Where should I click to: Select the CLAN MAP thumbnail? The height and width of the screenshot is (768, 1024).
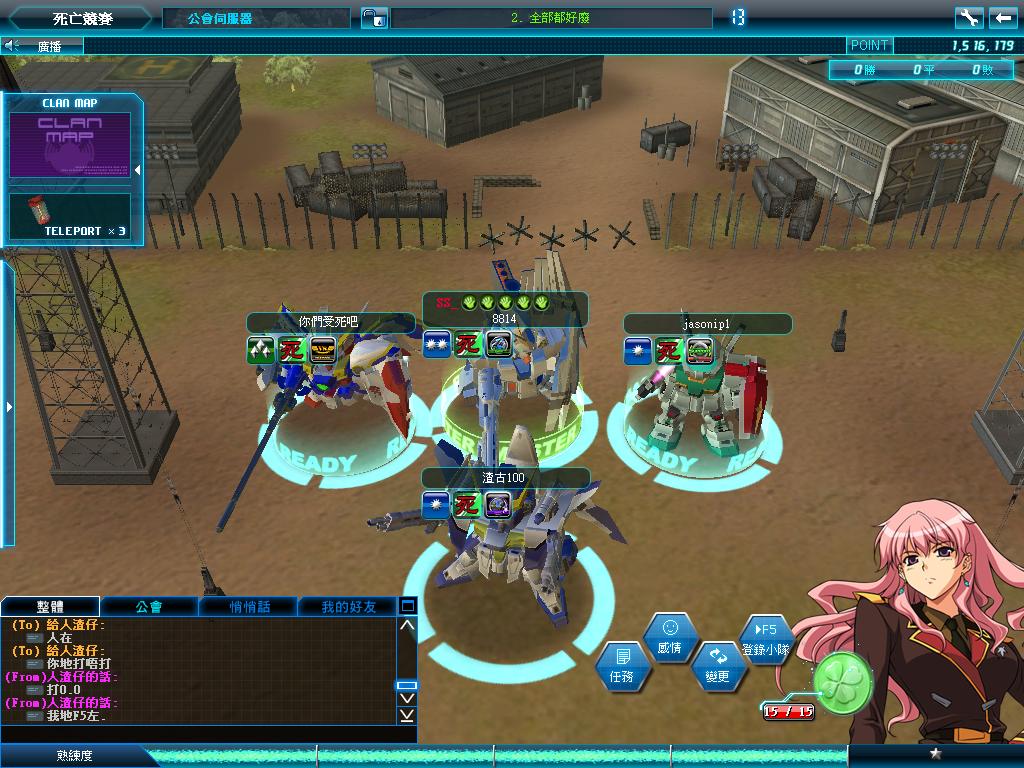pyautogui.click(x=70, y=145)
